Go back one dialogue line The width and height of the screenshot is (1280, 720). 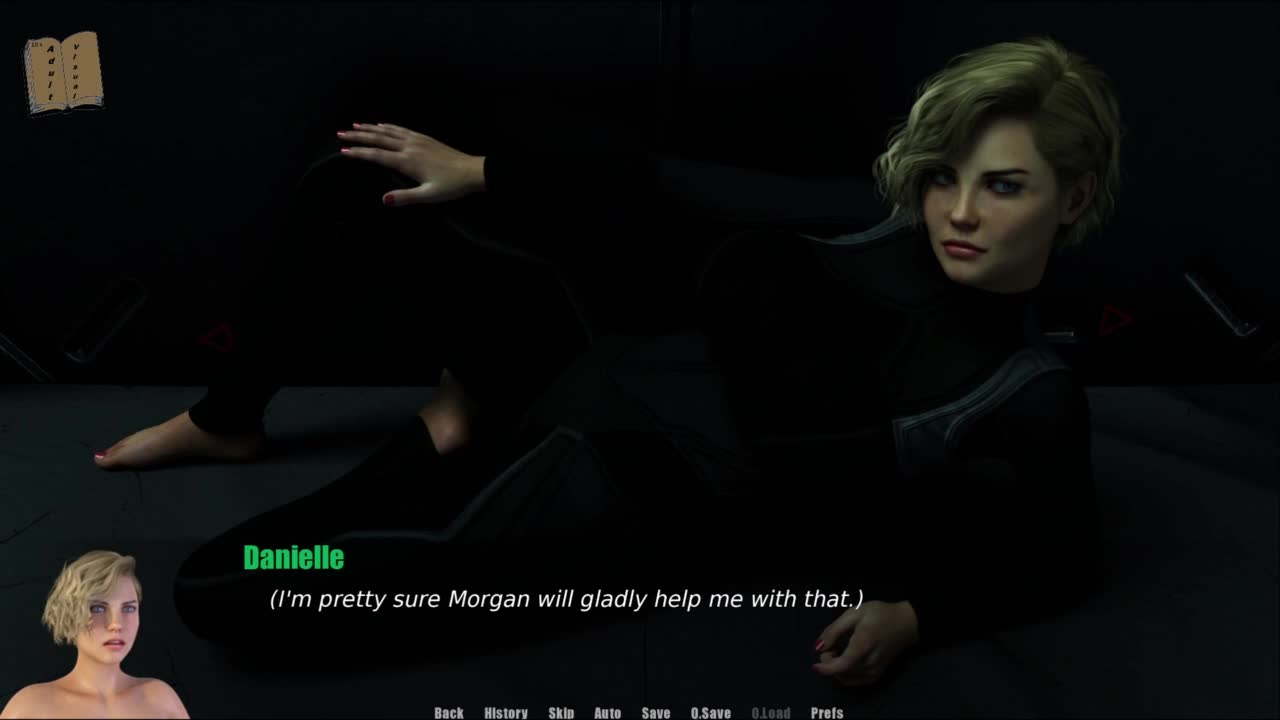(x=449, y=712)
